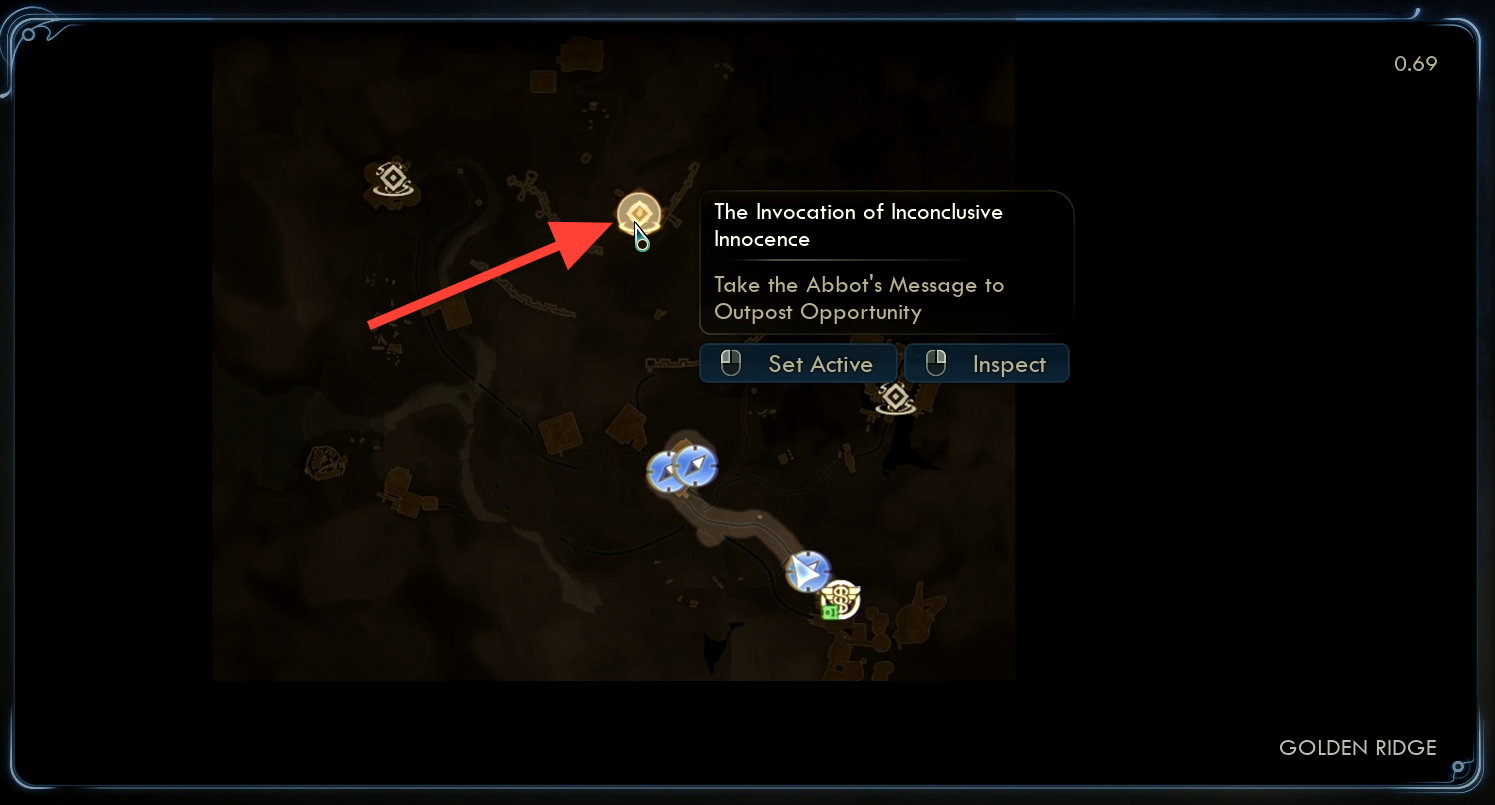Choose the rightmost of the overlapping compass markers

(697, 466)
